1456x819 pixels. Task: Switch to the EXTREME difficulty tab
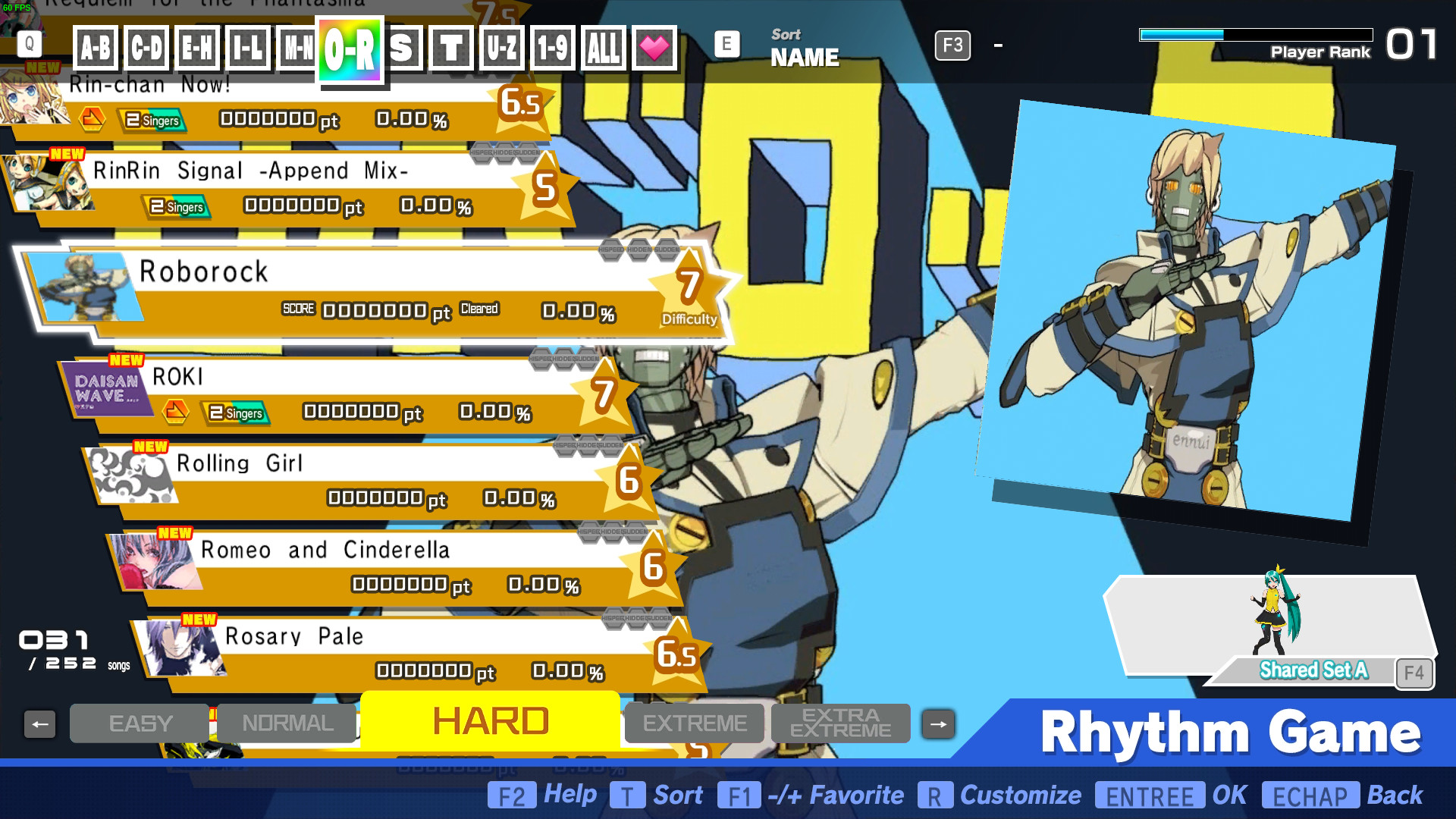click(693, 723)
